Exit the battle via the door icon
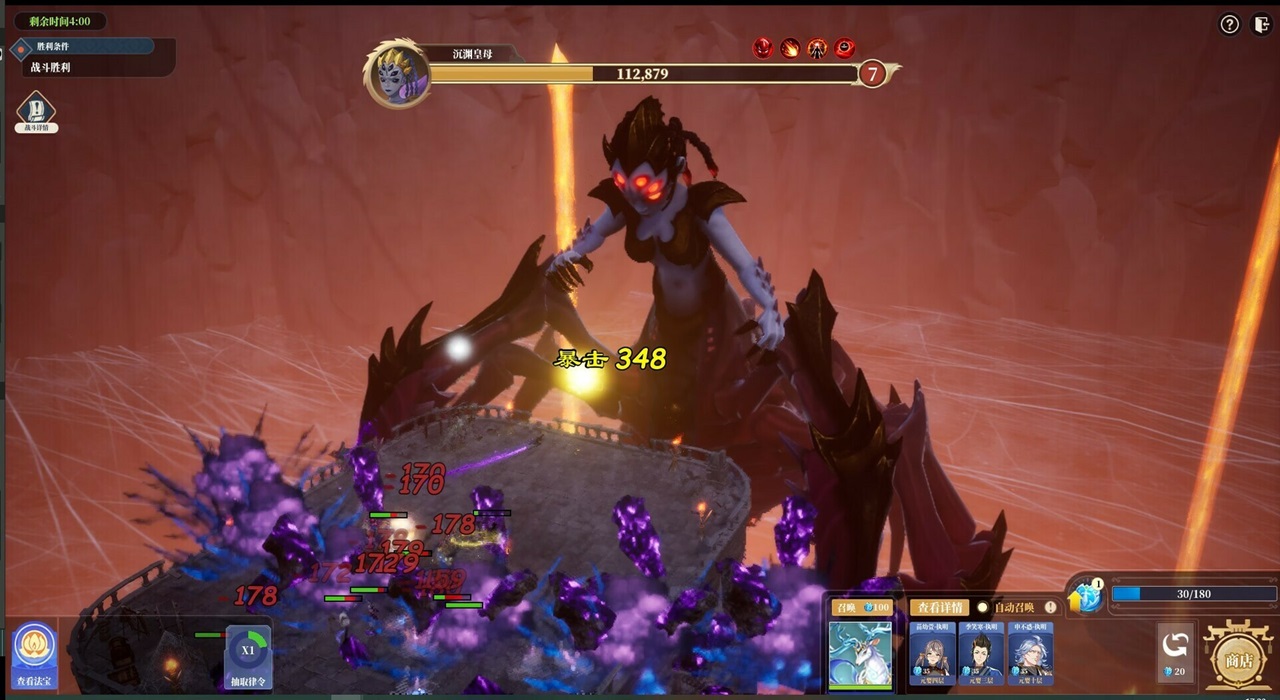The width and height of the screenshot is (1280, 700). pos(1261,25)
